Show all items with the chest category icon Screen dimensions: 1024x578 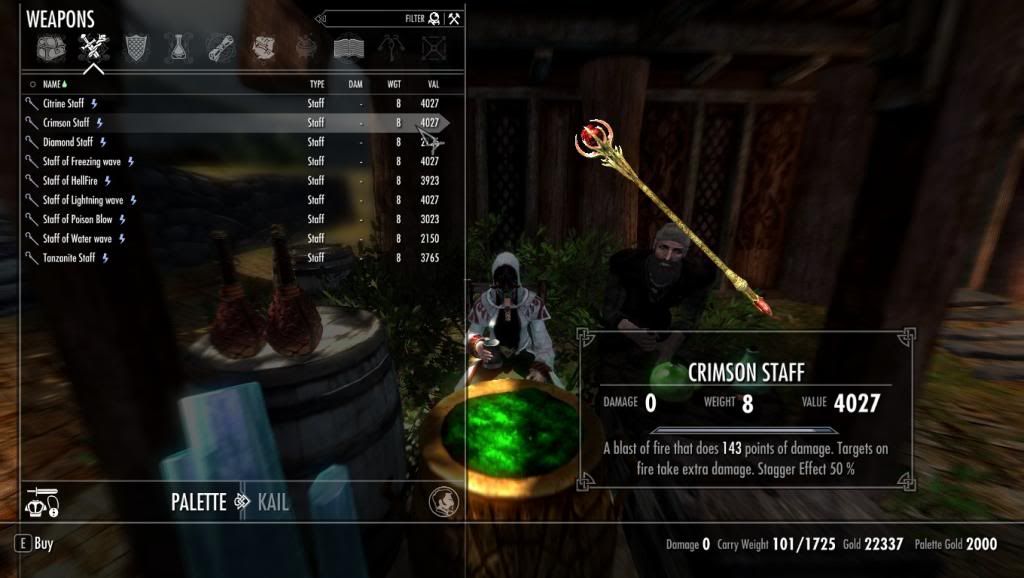click(50, 47)
